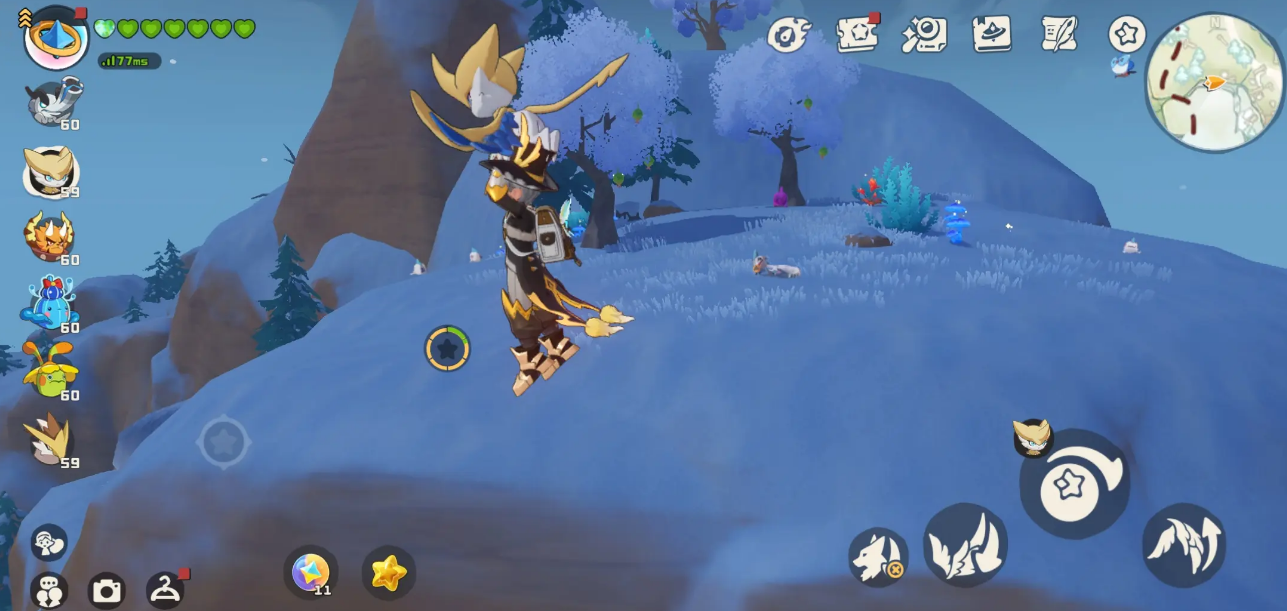
Task: Select the grey badger pet, level 60
Action: [51, 102]
